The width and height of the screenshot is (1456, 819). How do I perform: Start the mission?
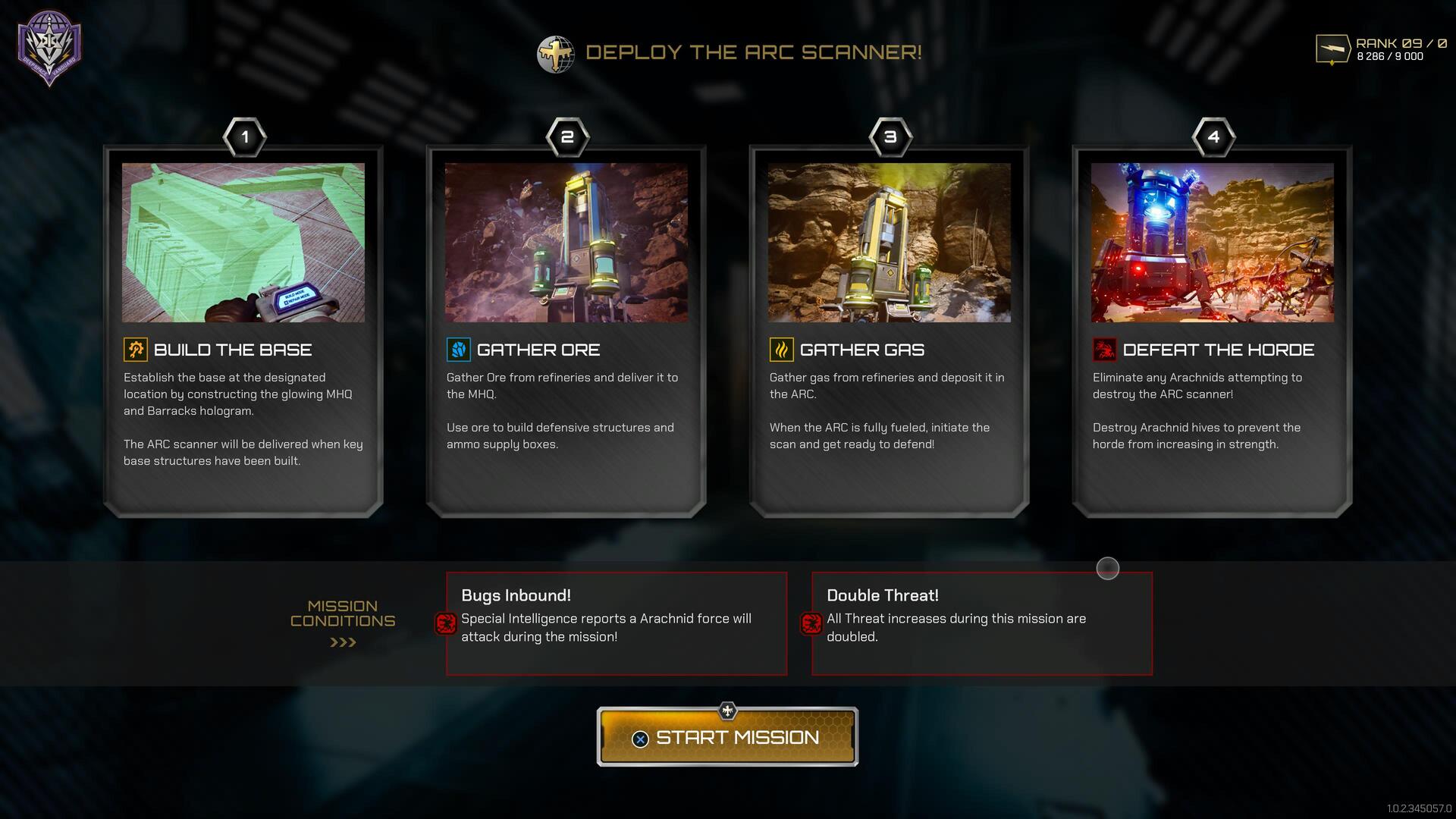727,737
